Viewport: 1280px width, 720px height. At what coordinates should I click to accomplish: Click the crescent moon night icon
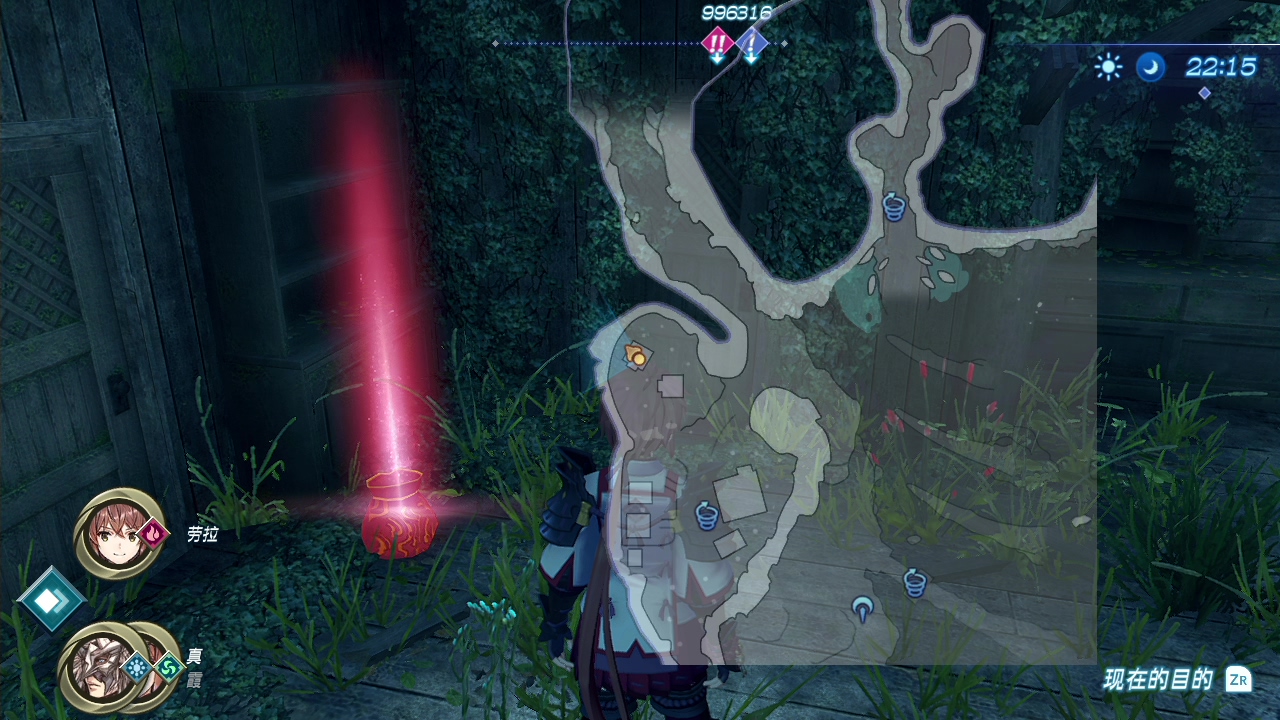coord(1150,67)
